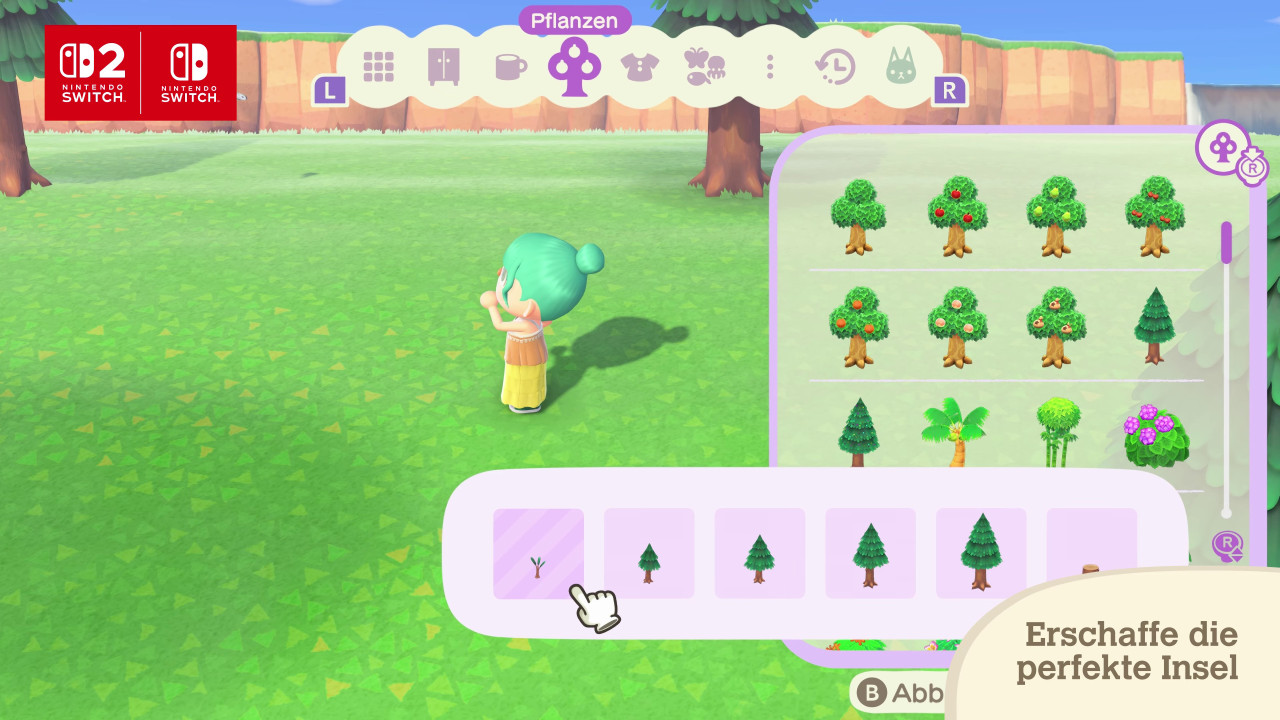Open the butterfly and fish creatures tab
Viewport: 1280px width, 720px height.
pyautogui.click(x=704, y=67)
